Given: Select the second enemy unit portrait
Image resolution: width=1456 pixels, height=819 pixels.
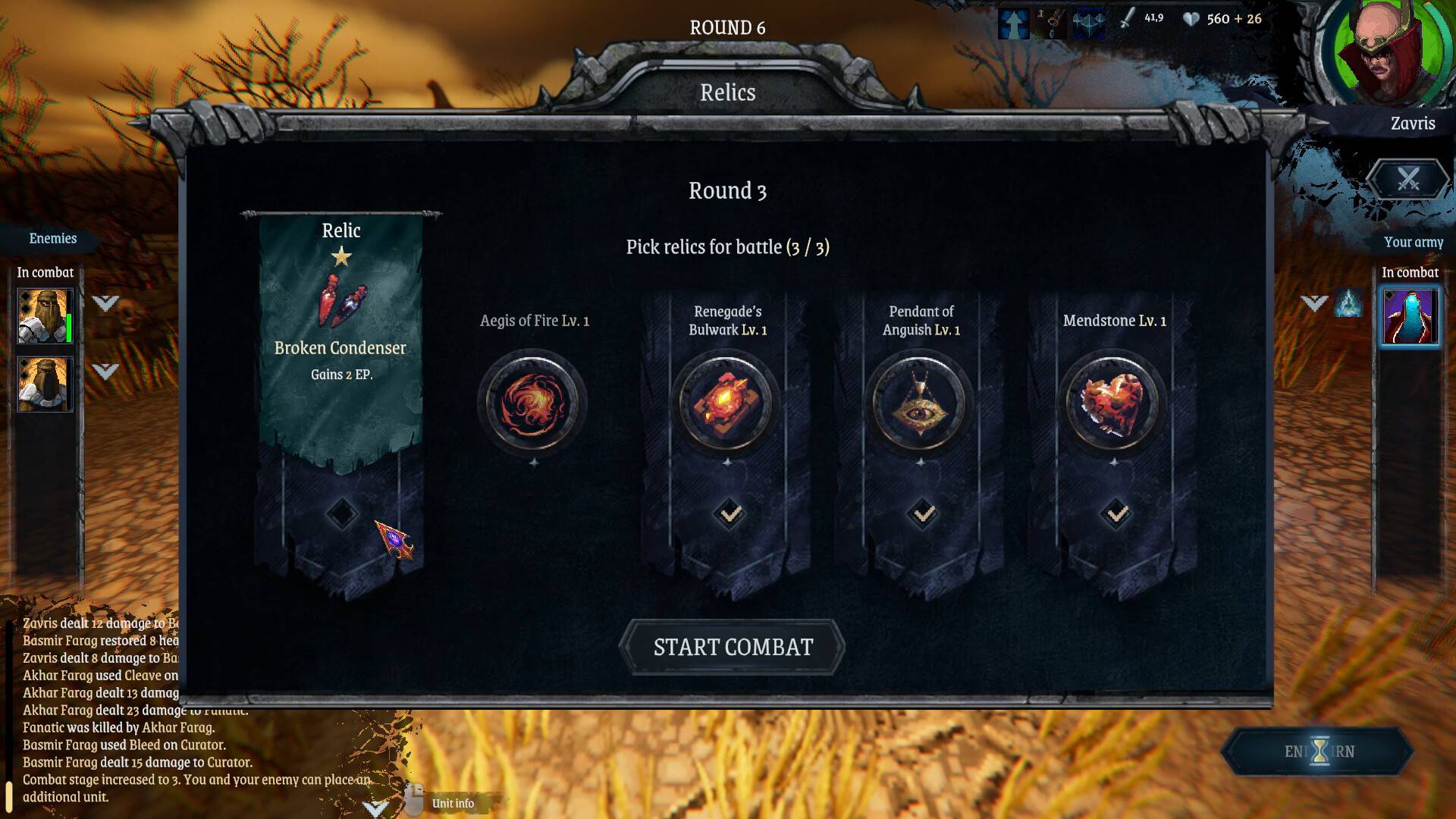Looking at the screenshot, I should point(45,384).
